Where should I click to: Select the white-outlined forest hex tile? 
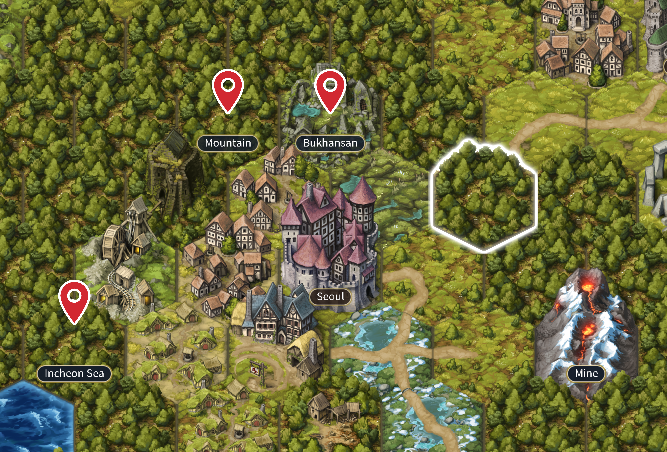tap(484, 197)
